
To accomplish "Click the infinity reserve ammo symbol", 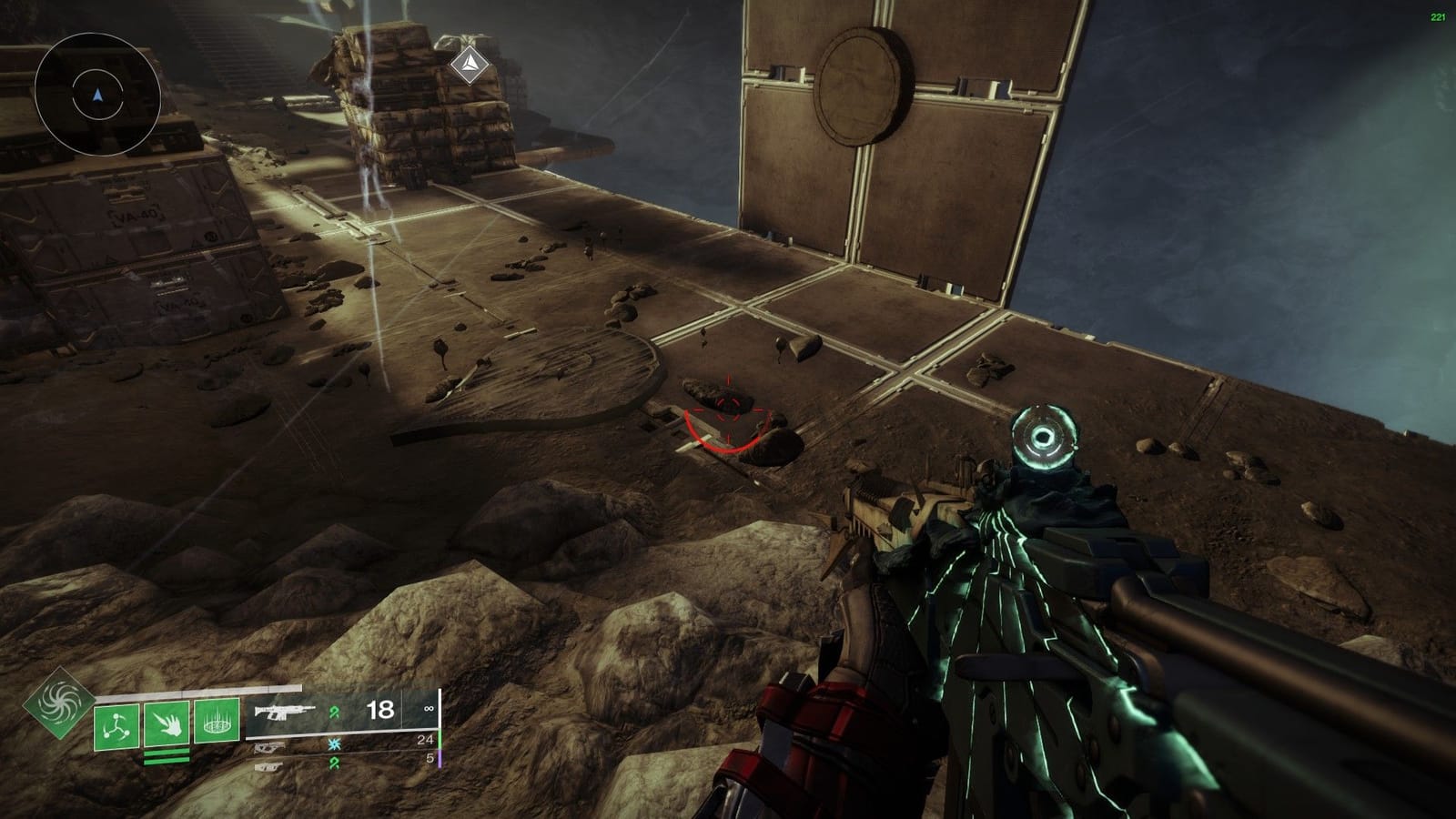I will (x=429, y=709).
